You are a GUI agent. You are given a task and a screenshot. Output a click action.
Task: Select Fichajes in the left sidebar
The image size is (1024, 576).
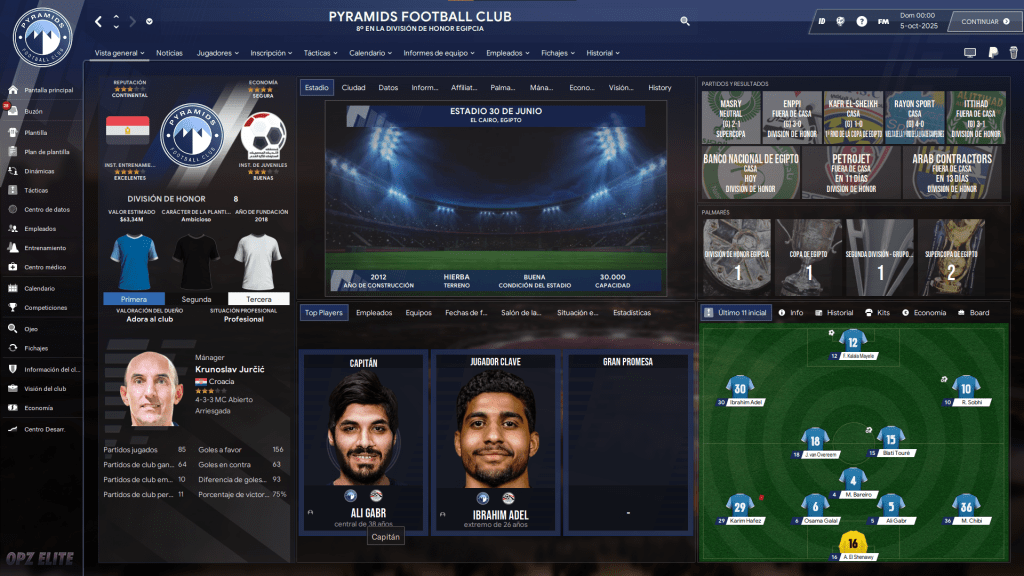pos(36,347)
